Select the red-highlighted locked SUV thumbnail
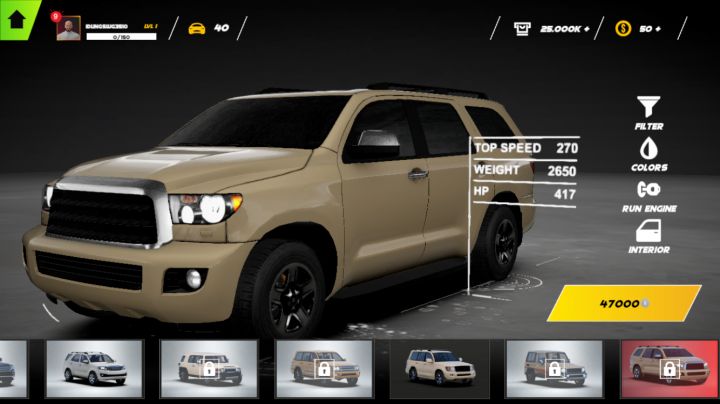 [669, 367]
